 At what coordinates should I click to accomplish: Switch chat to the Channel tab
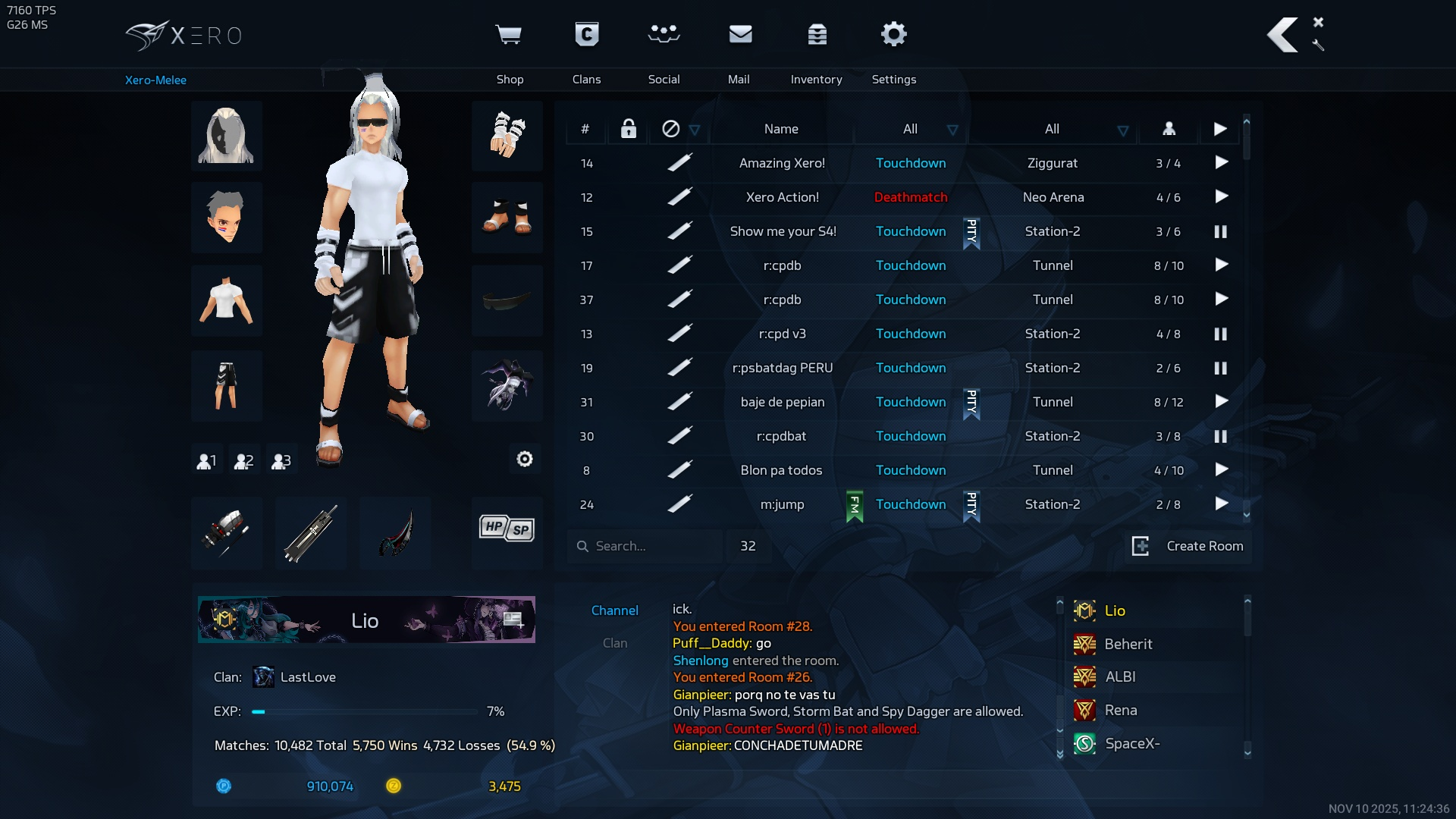click(x=614, y=610)
